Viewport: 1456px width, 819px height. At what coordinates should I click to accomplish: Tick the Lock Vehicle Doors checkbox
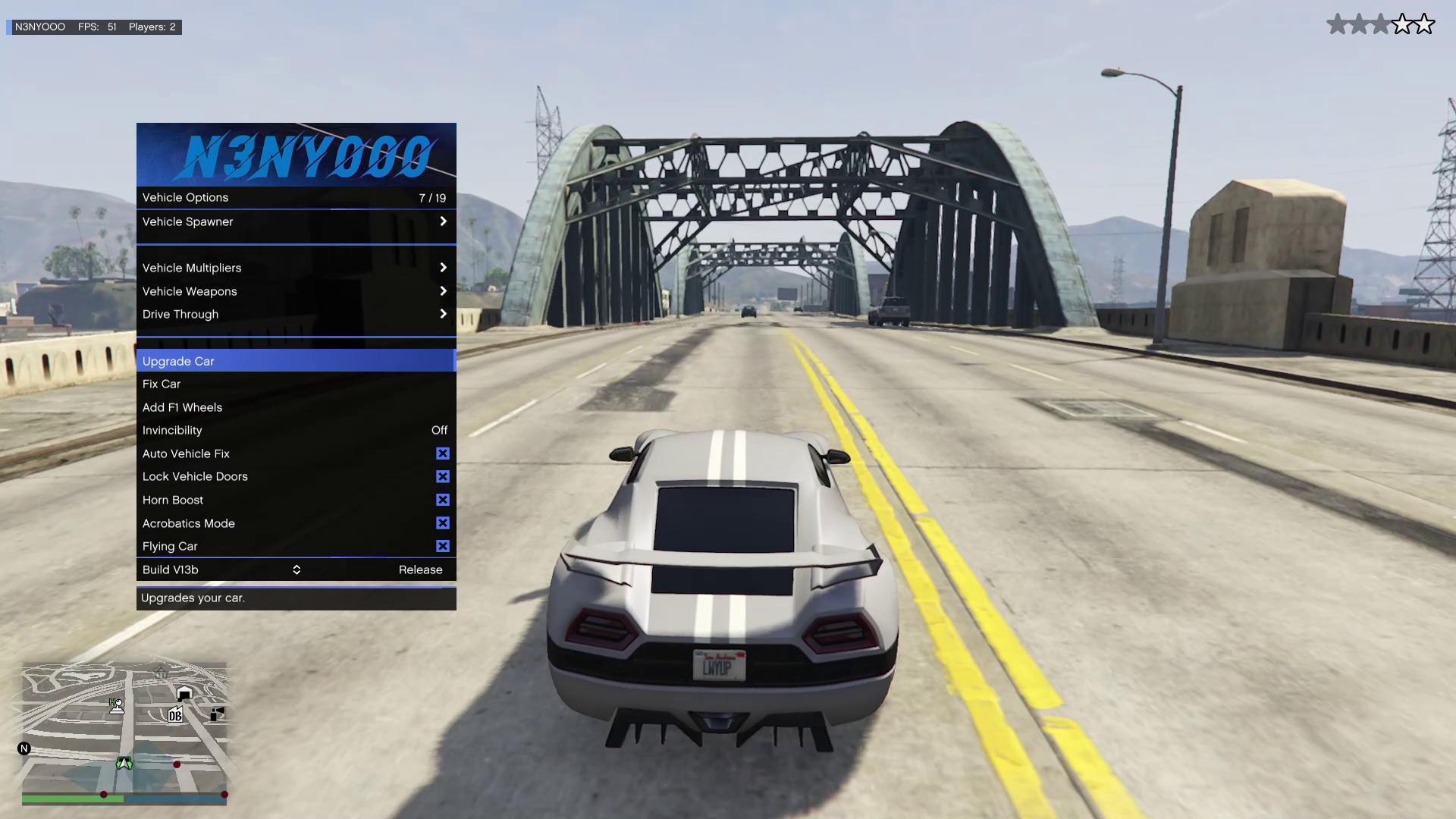443,476
